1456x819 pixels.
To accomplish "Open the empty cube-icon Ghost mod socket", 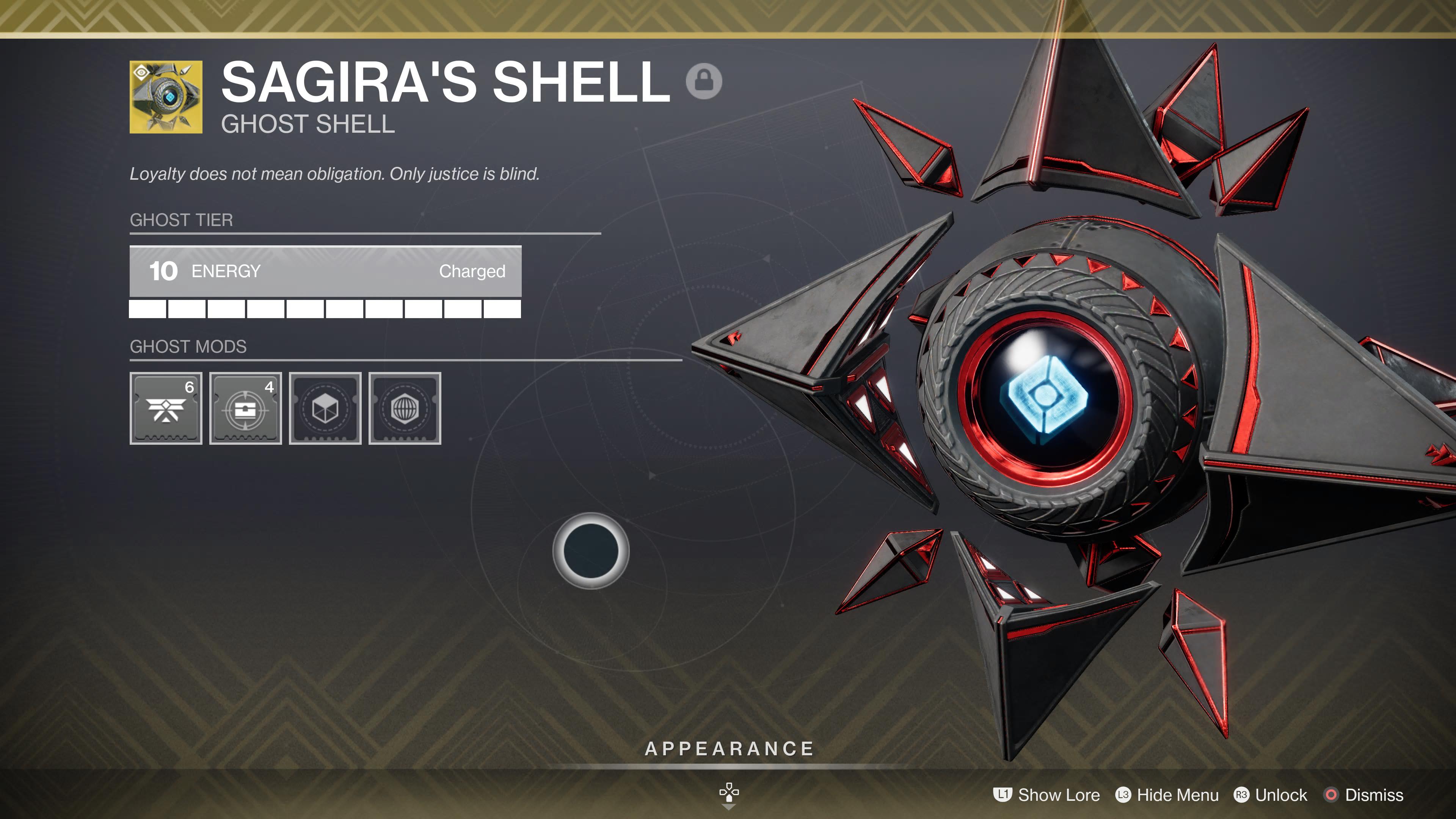I will pos(325,409).
